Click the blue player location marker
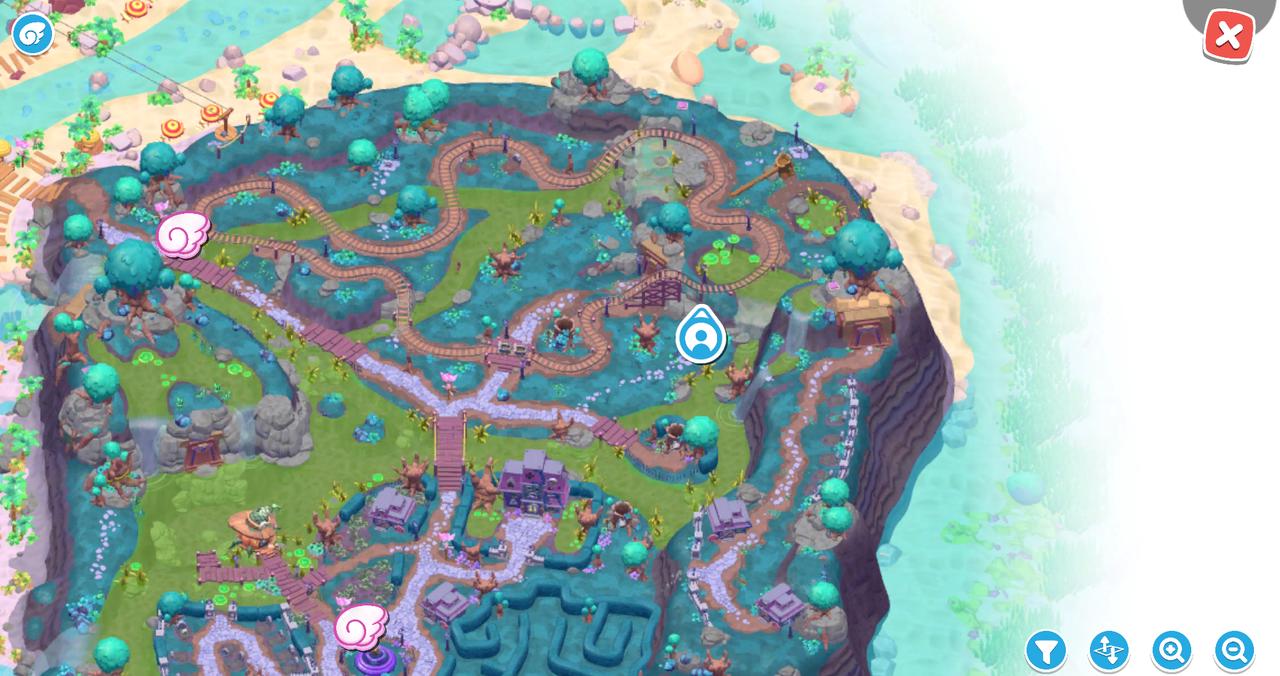This screenshot has height=676, width=1280. click(700, 337)
